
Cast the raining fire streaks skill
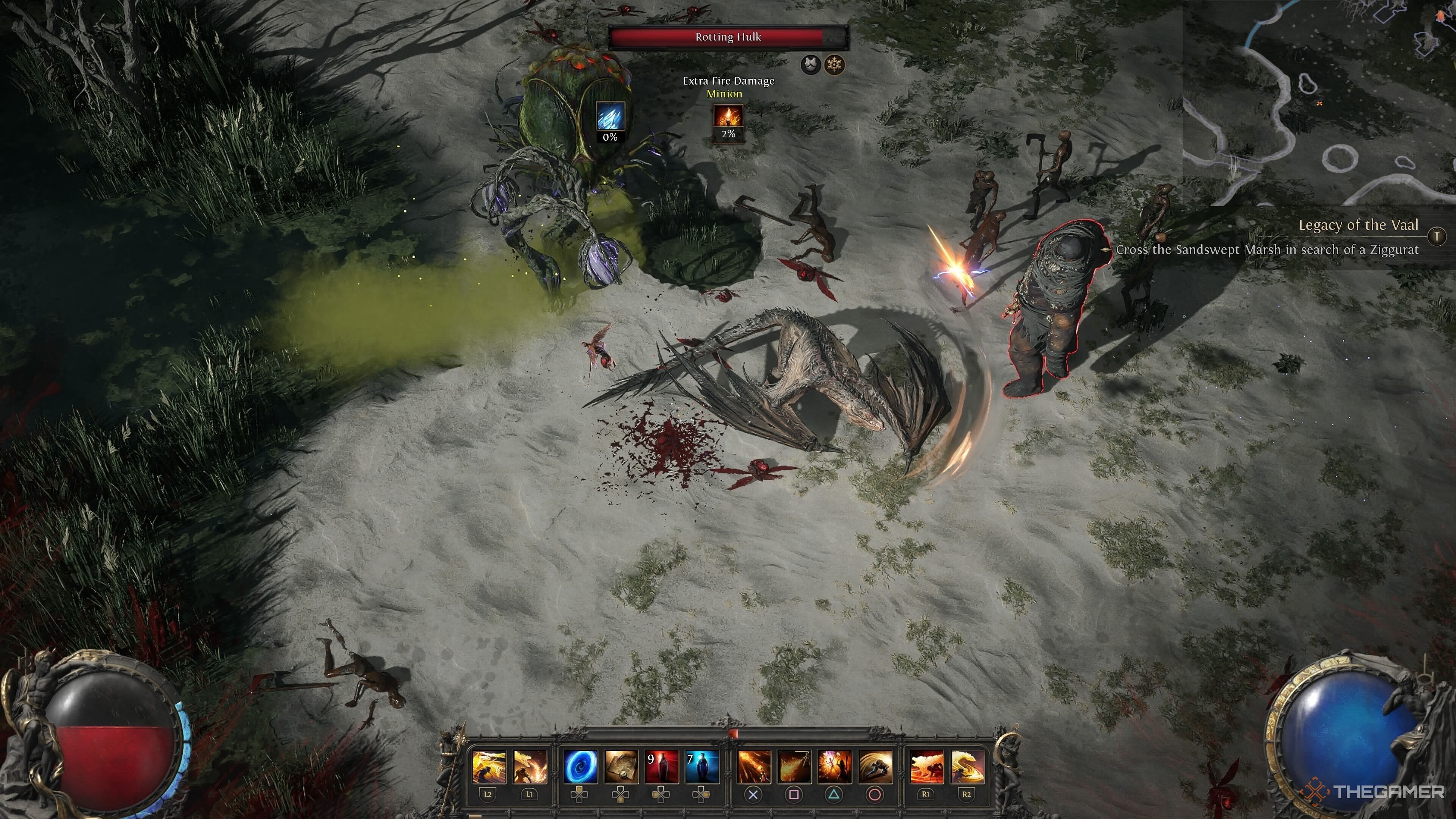click(754, 766)
